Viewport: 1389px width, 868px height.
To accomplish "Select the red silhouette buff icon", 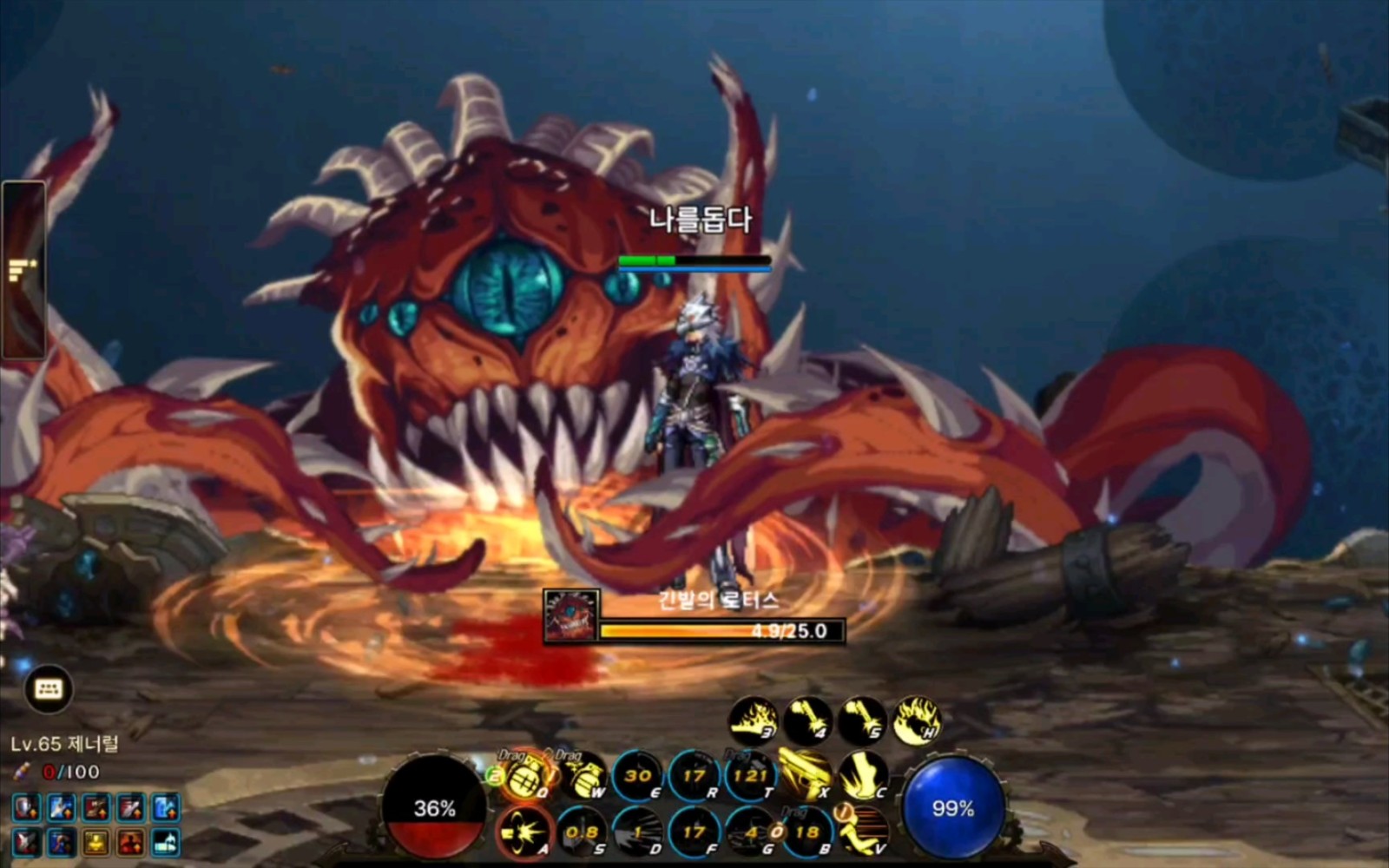I will (x=131, y=841).
